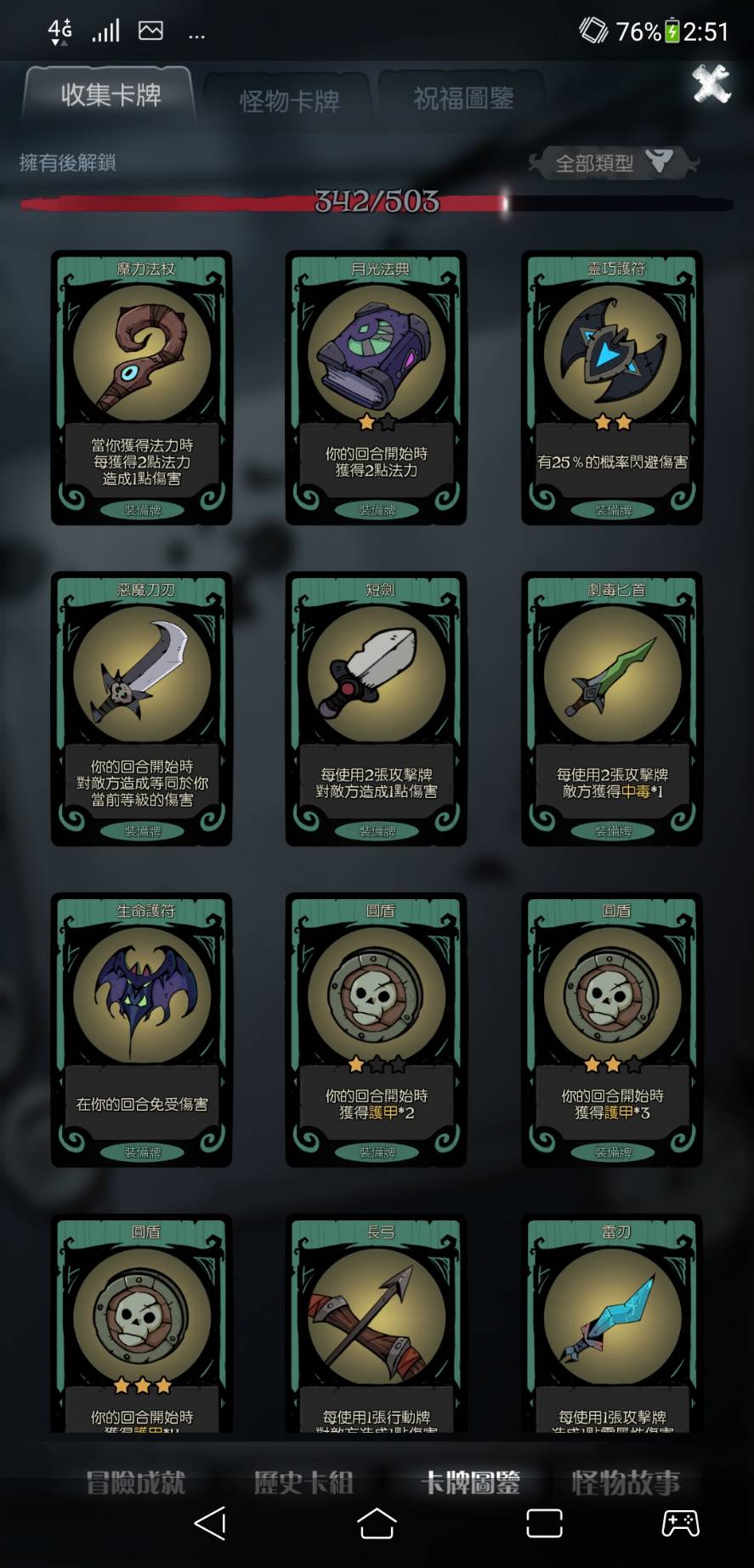Open the 怪物卡牌 tab

click(289, 101)
